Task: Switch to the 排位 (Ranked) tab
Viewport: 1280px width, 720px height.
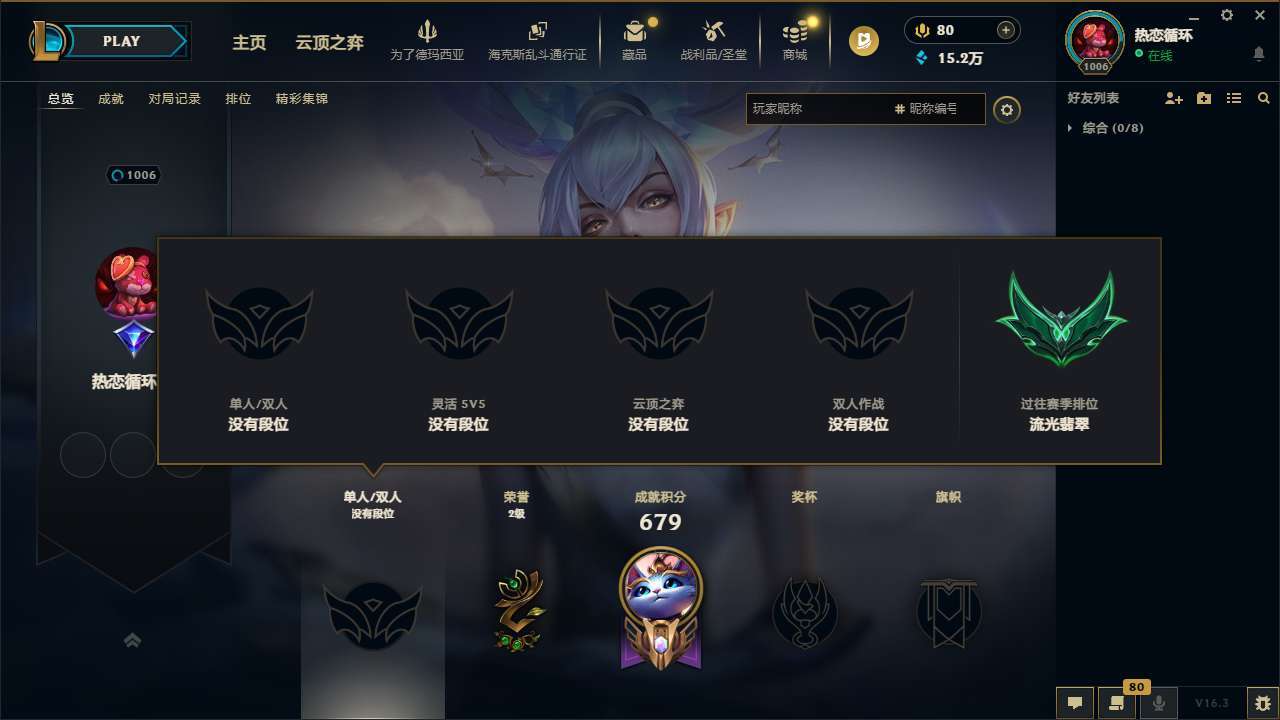Action: 239,98
